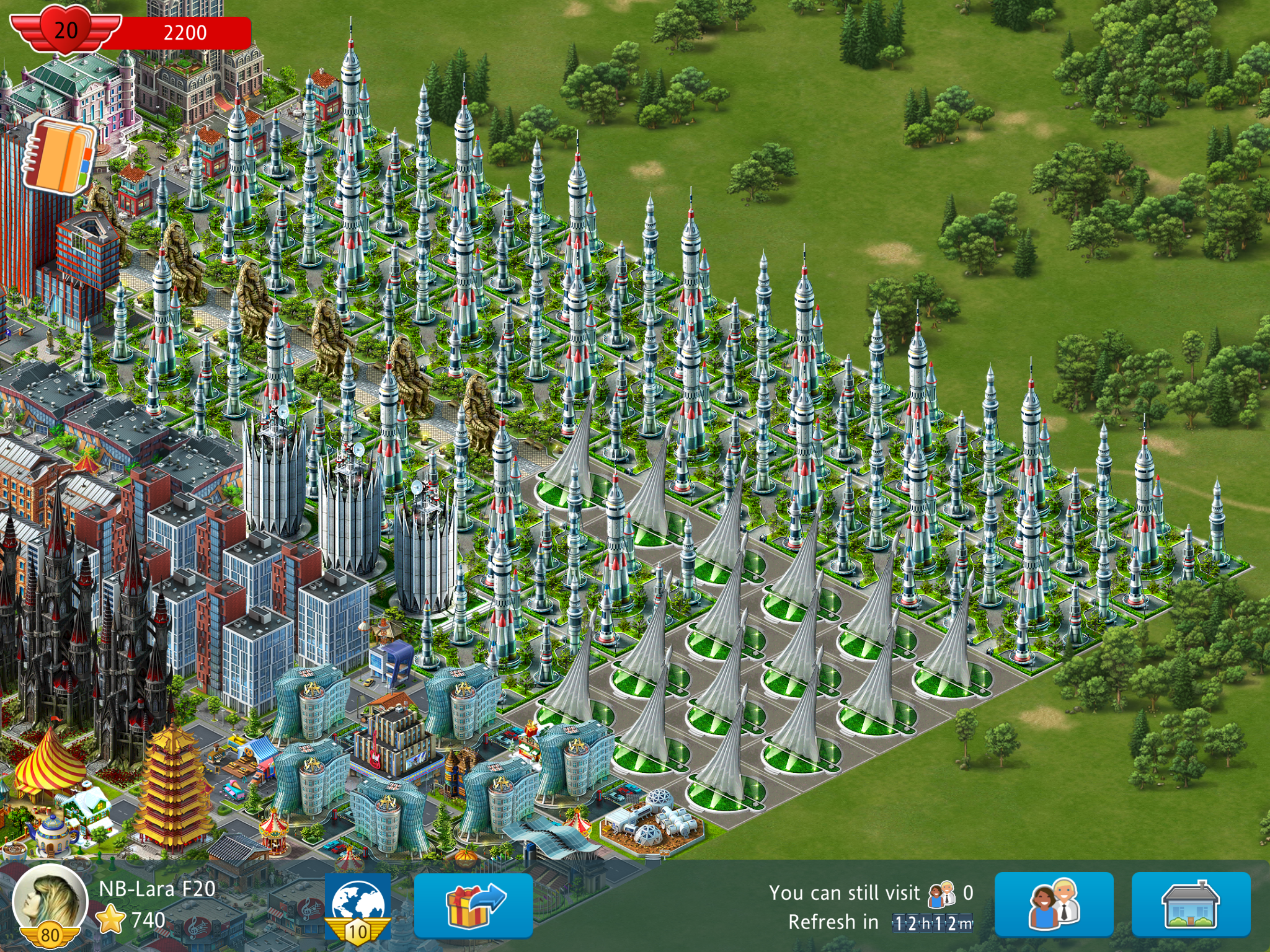Open the friends list button
1270x952 pixels.
point(1054,905)
